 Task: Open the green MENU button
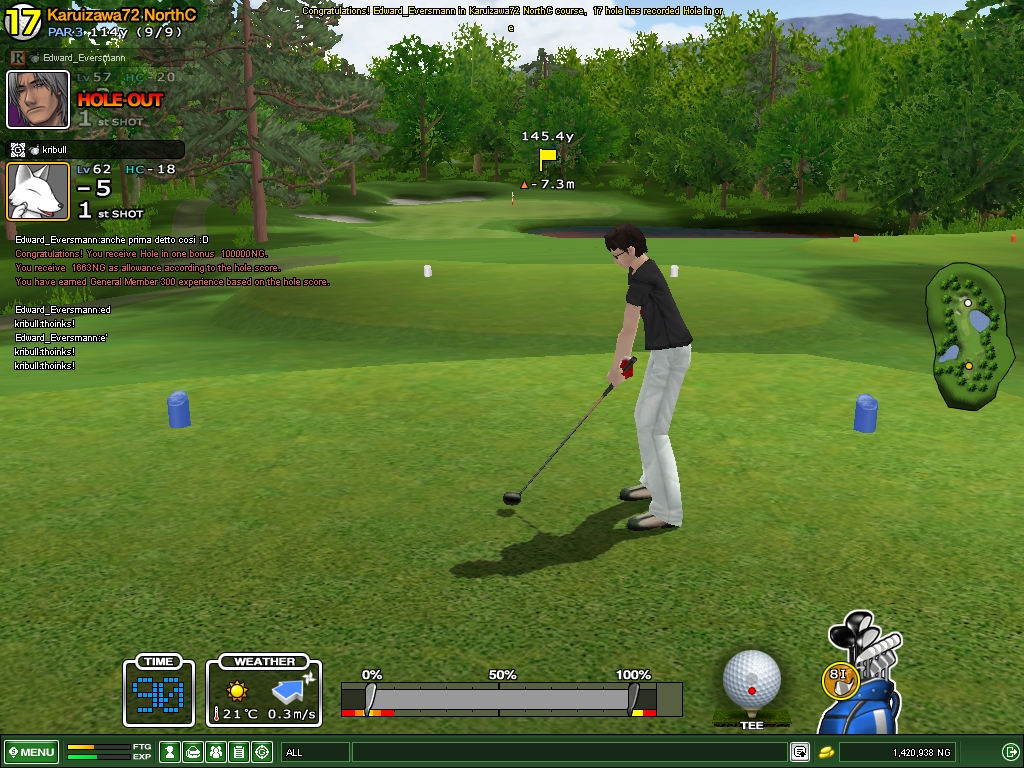point(31,752)
